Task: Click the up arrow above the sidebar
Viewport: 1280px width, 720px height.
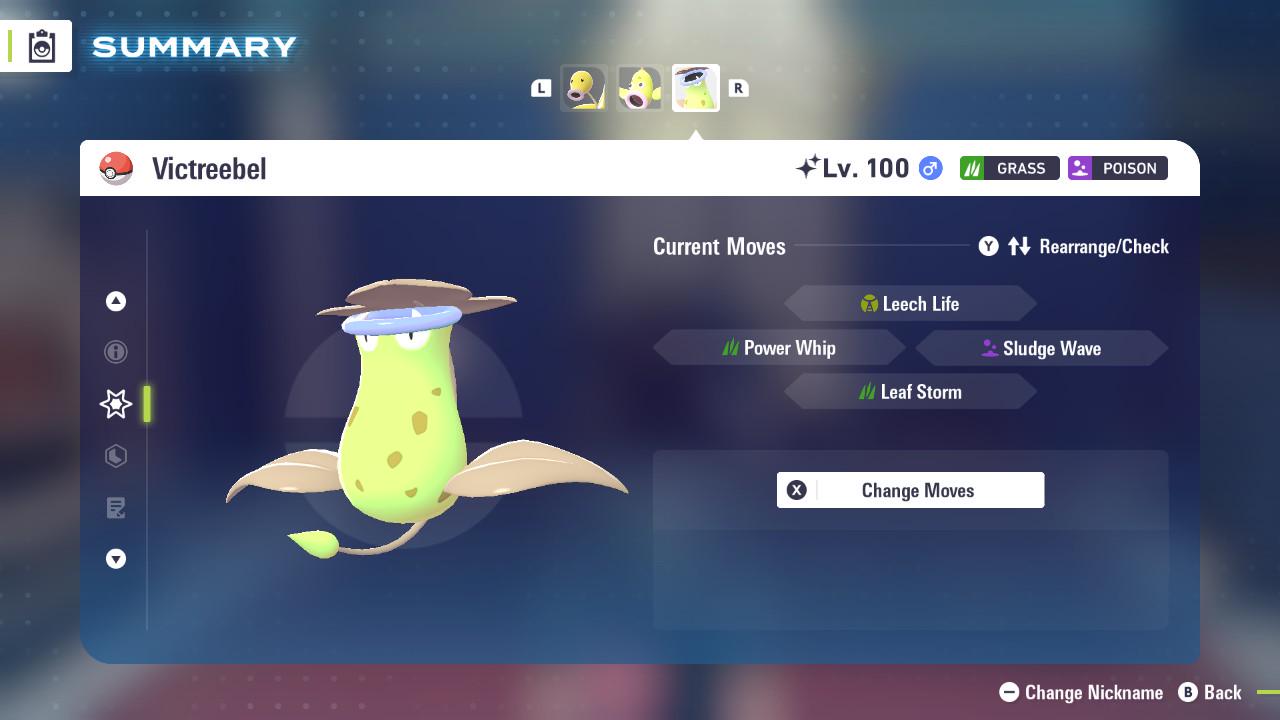Action: 116,301
